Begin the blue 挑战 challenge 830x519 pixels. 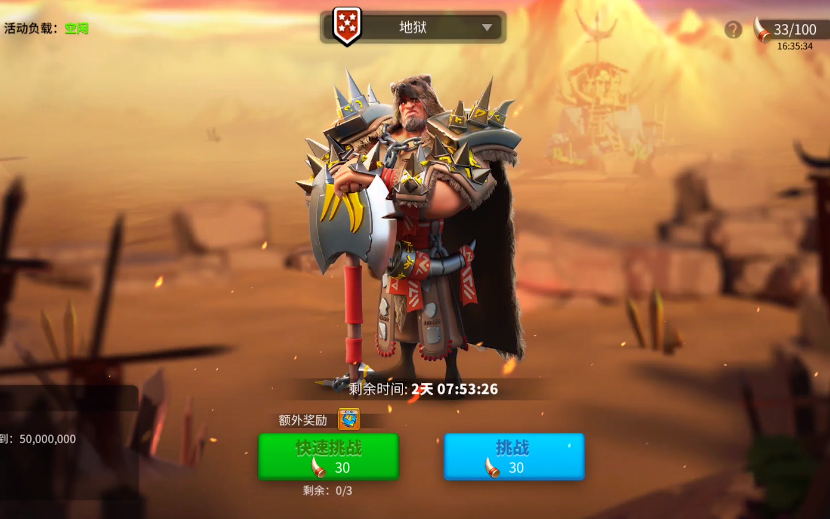click(x=514, y=457)
